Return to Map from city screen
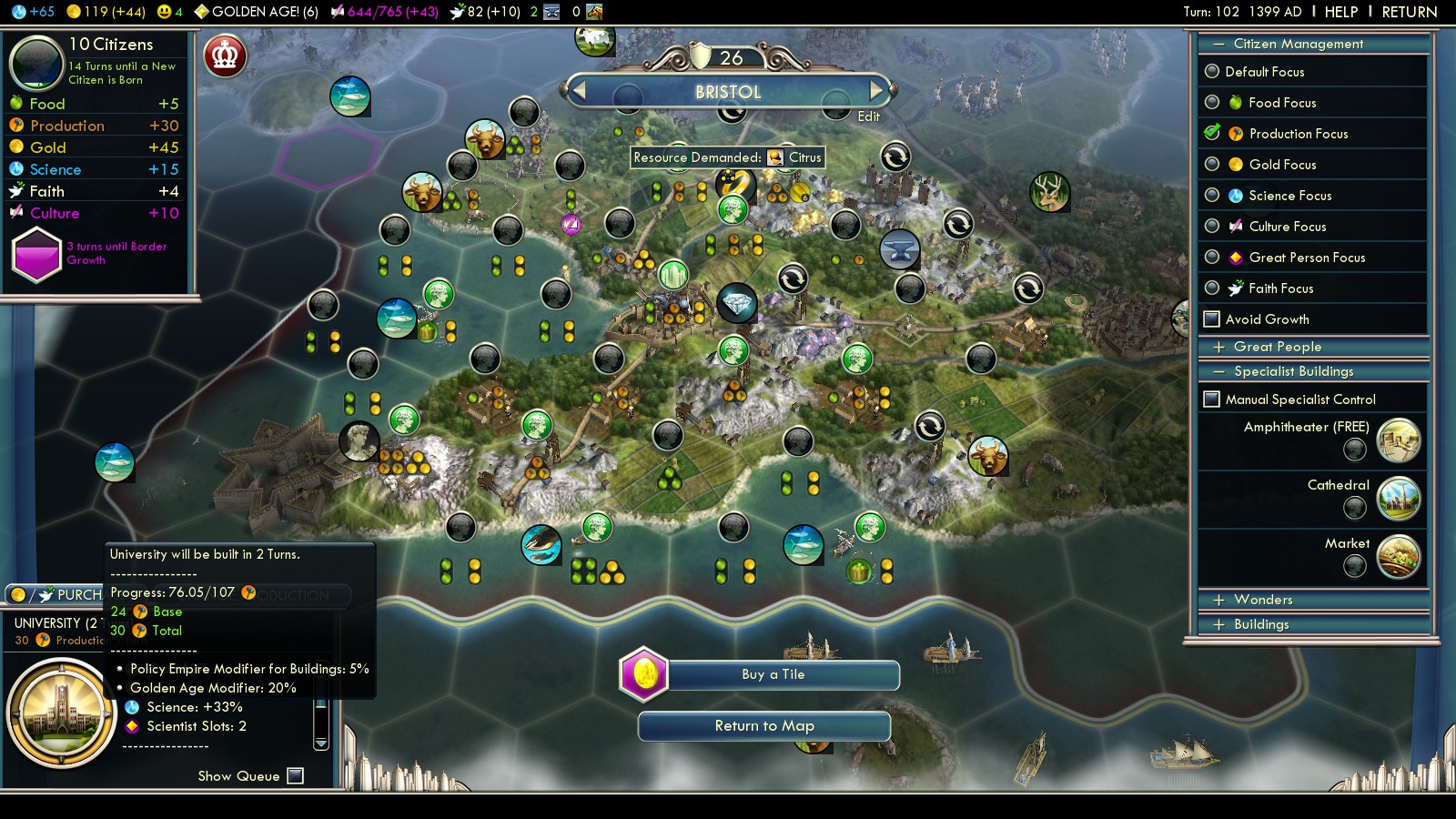 pos(764,726)
